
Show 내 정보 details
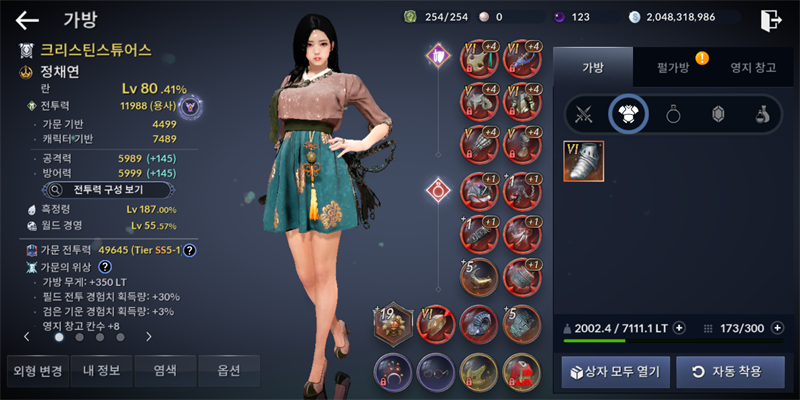pyautogui.click(x=101, y=371)
